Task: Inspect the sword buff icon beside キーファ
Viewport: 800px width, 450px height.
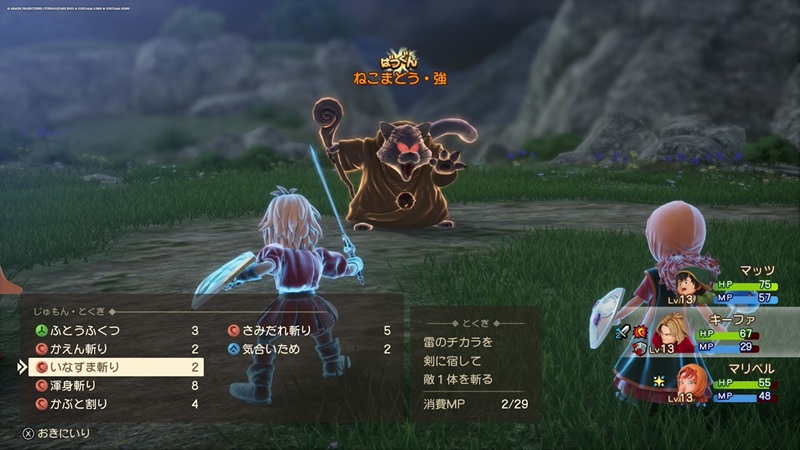Action: (622, 329)
